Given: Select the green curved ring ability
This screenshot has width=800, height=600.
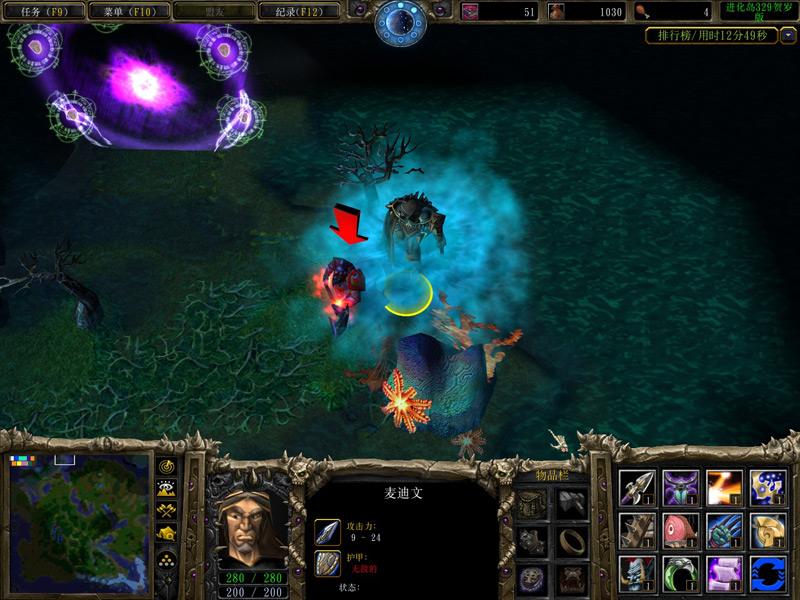Looking at the screenshot, I should [681, 574].
